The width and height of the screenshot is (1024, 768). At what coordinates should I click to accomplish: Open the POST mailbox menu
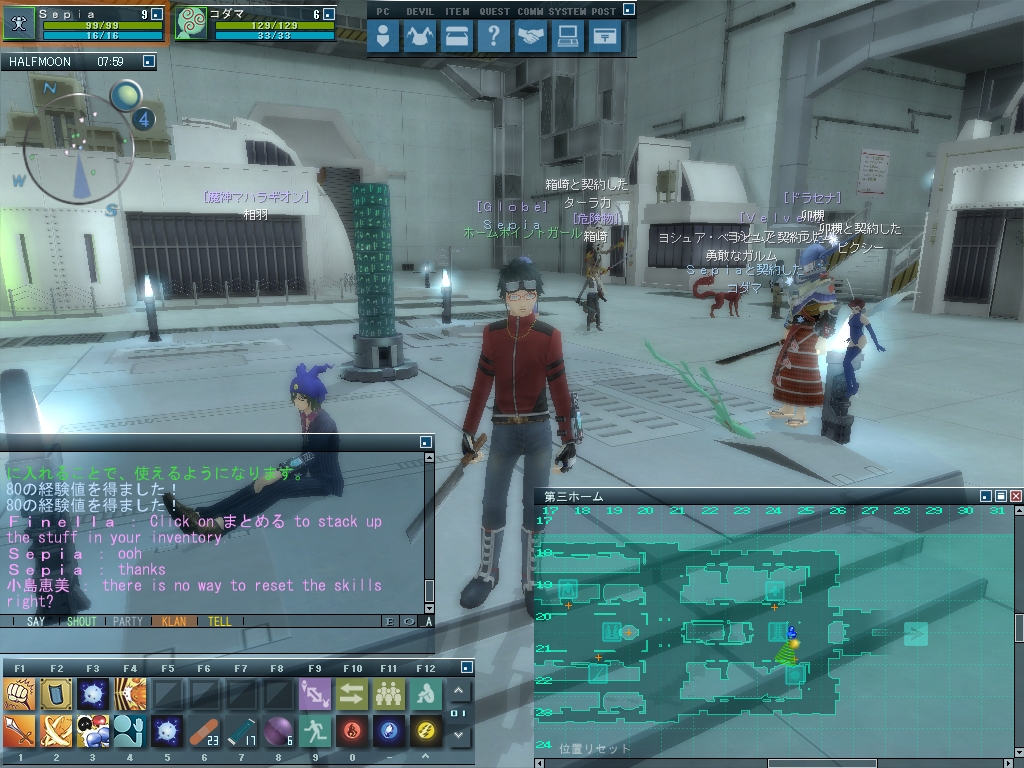pyautogui.click(x=603, y=37)
